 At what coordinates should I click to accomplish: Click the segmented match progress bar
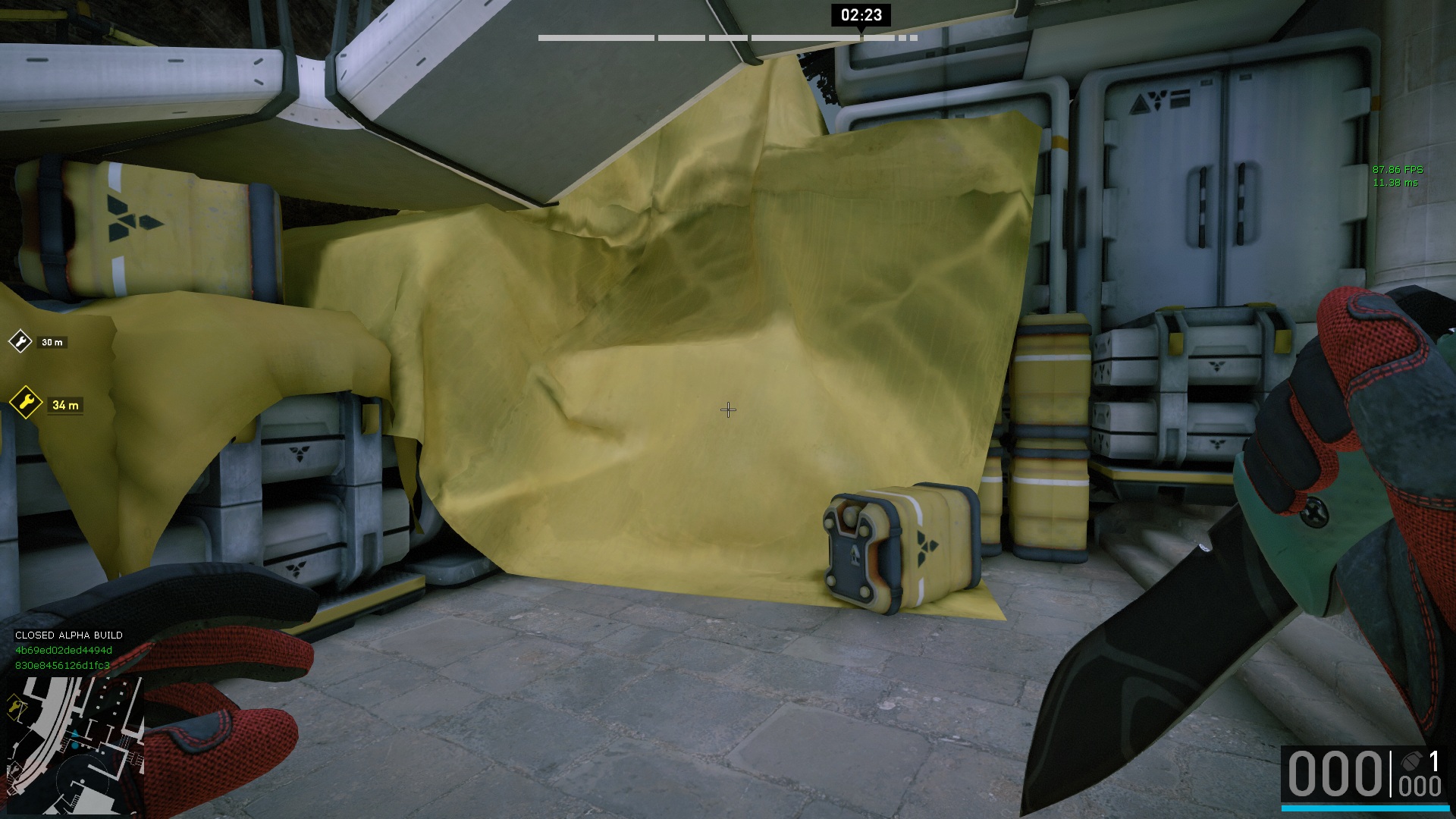(x=727, y=37)
